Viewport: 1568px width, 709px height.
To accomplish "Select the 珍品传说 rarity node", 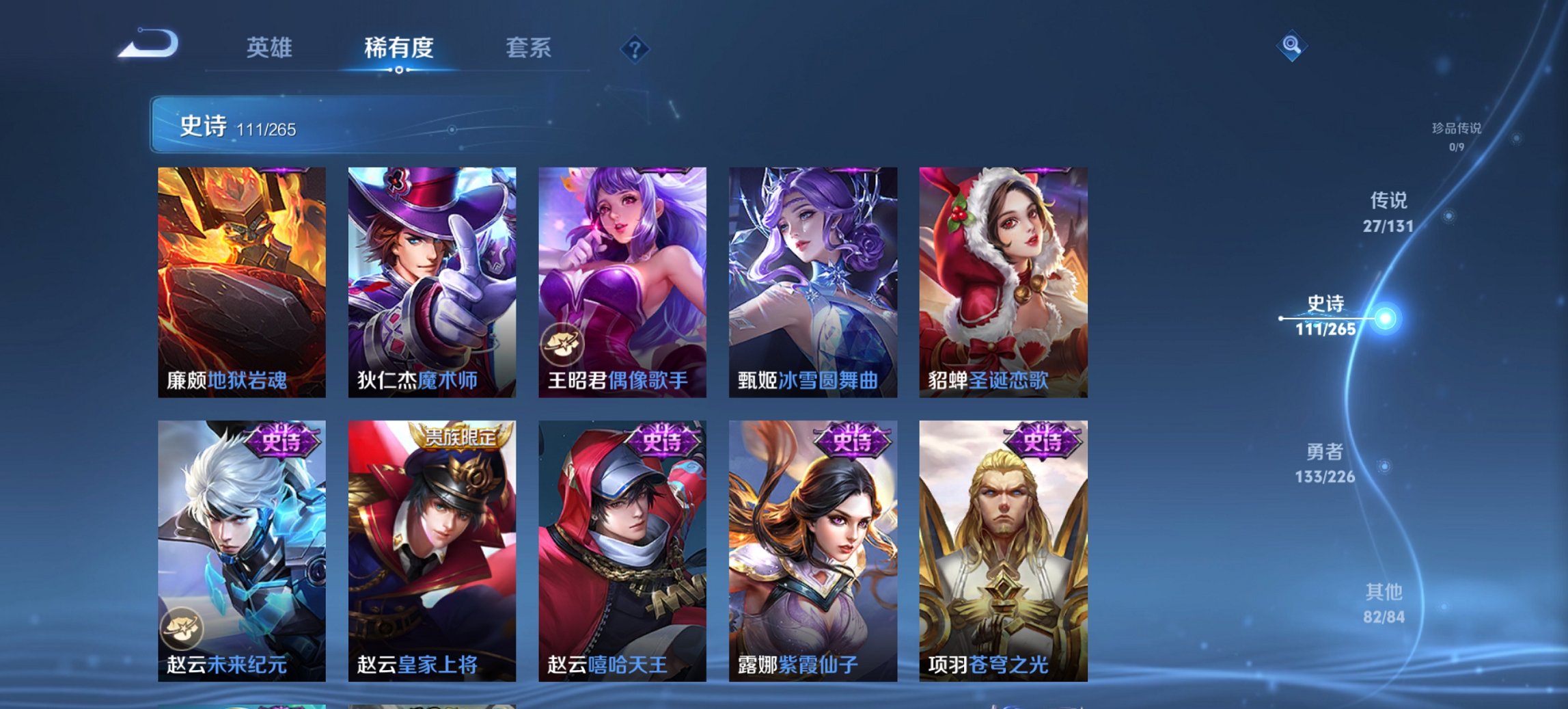I will (x=1456, y=135).
